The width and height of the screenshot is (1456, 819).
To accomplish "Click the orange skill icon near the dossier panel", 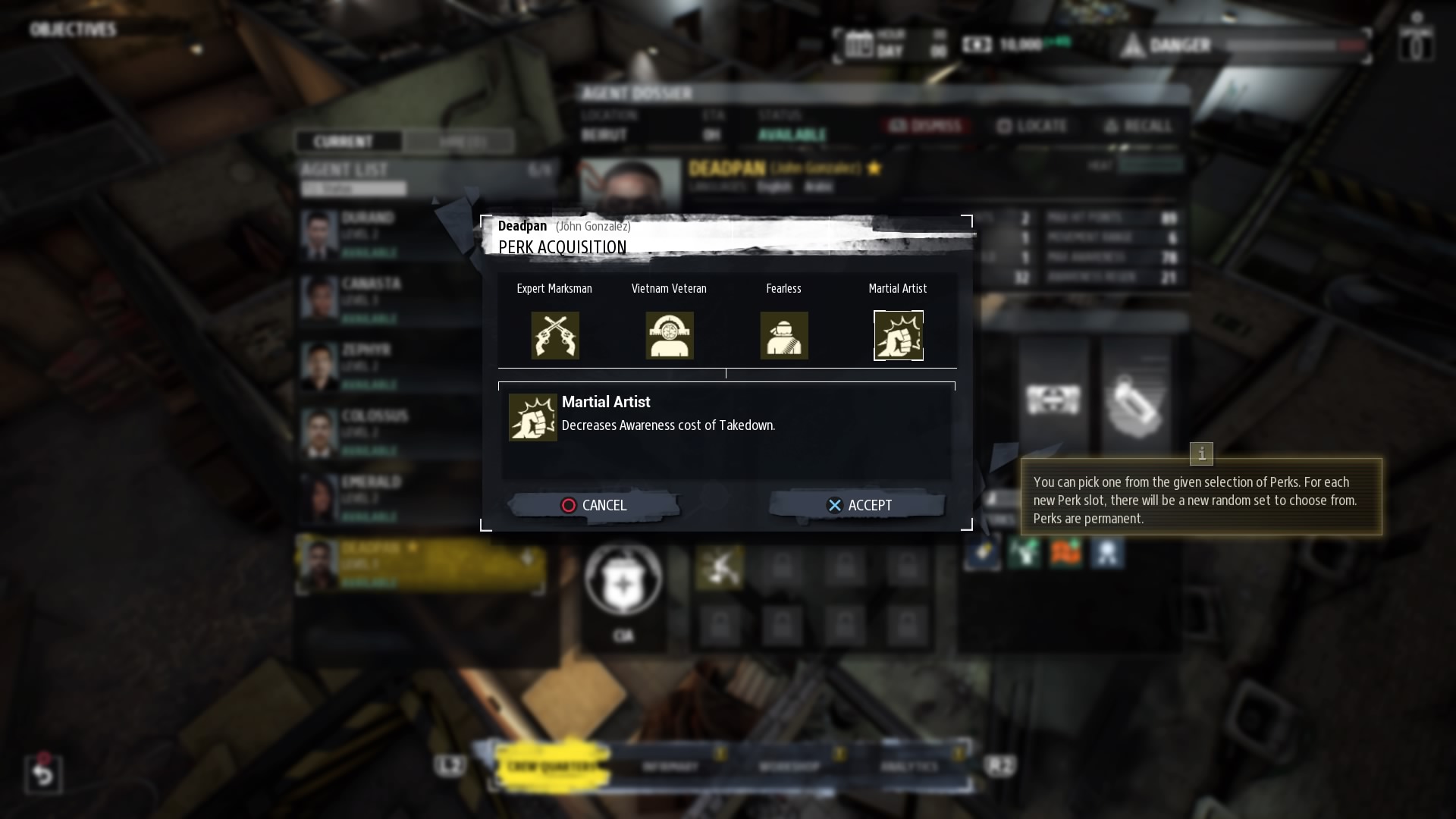I will coord(1067,553).
